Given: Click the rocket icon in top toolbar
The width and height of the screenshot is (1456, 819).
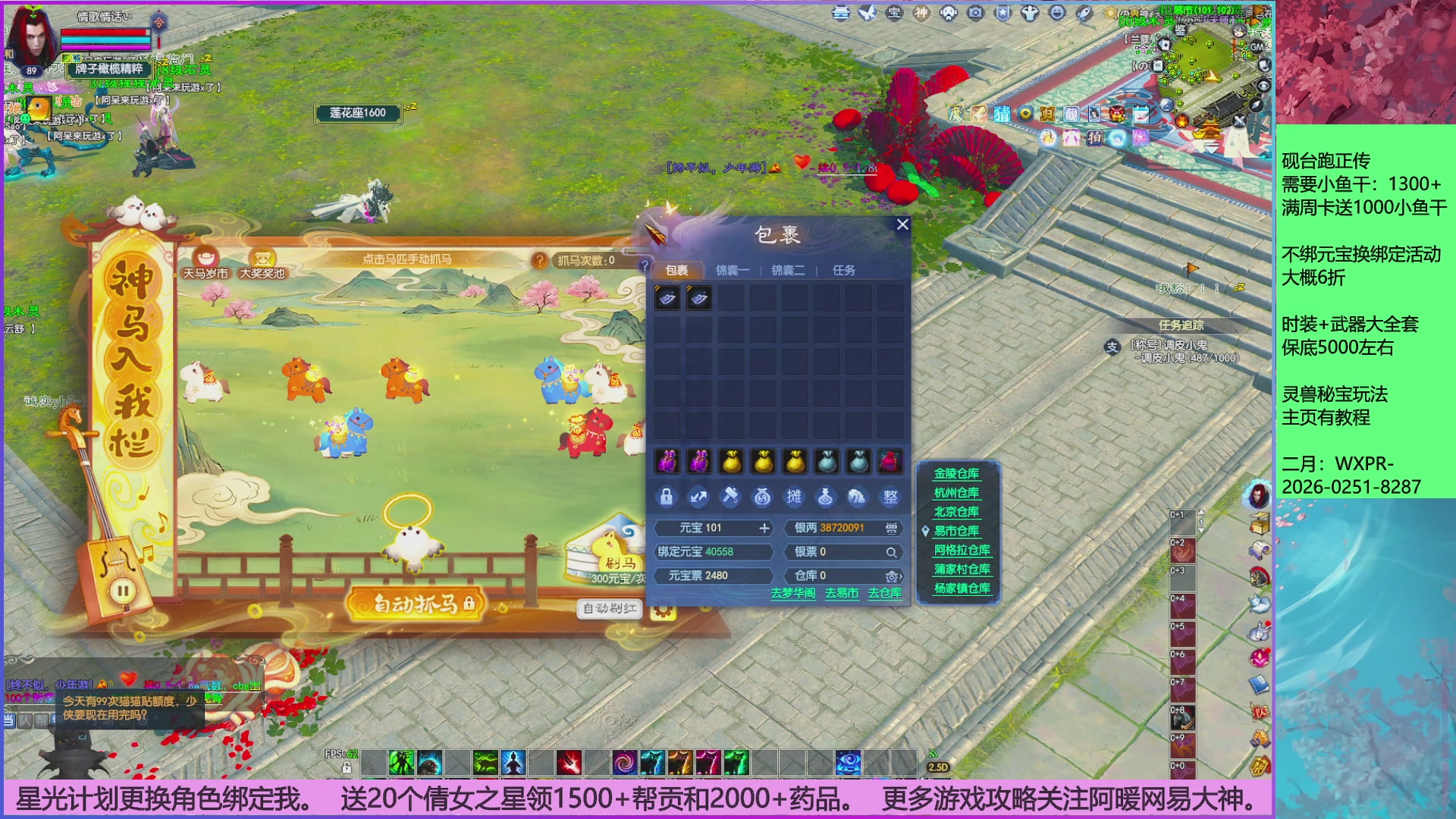Looking at the screenshot, I should click(1084, 13).
